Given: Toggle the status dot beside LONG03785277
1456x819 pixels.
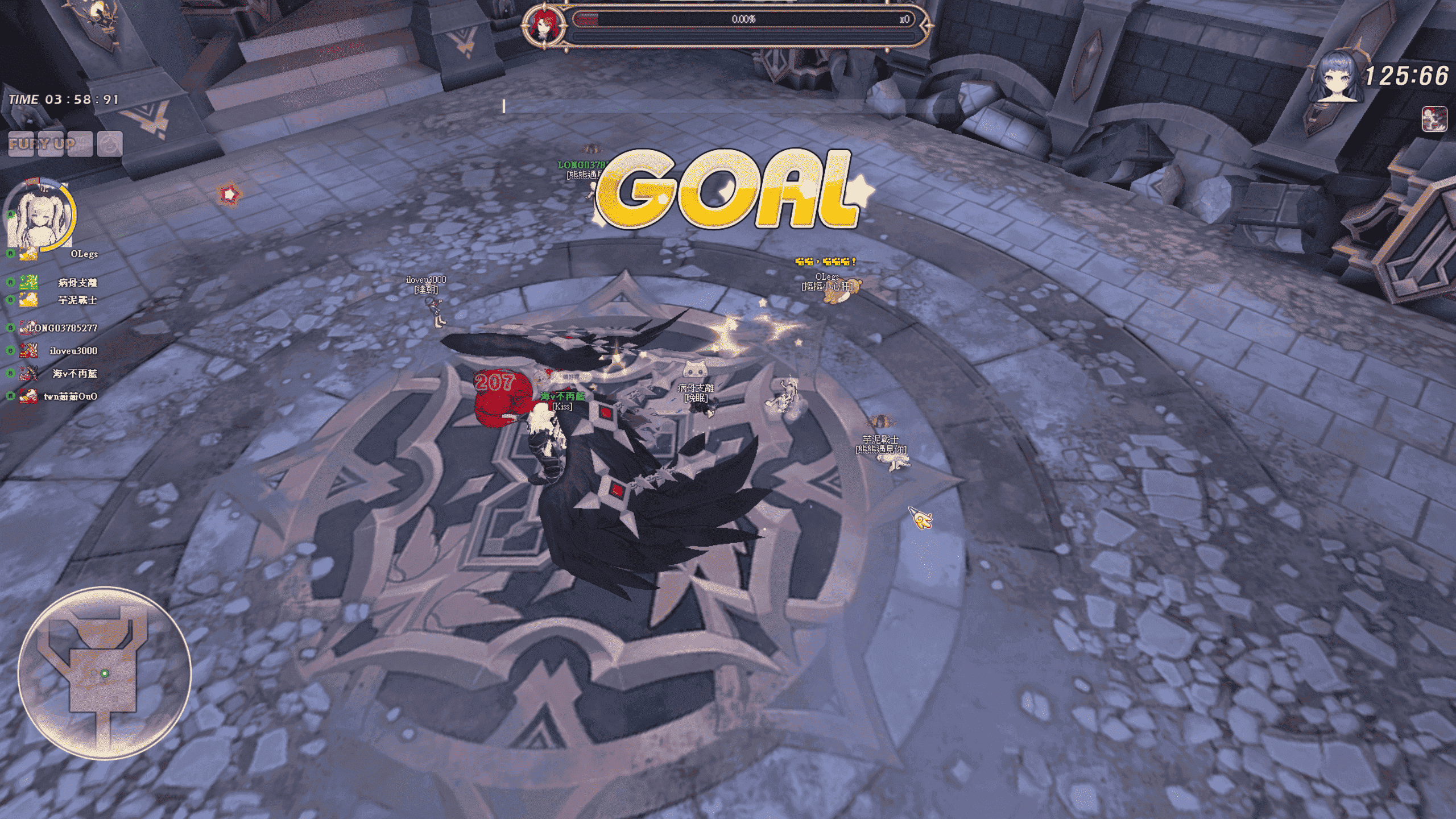Looking at the screenshot, I should (10, 328).
